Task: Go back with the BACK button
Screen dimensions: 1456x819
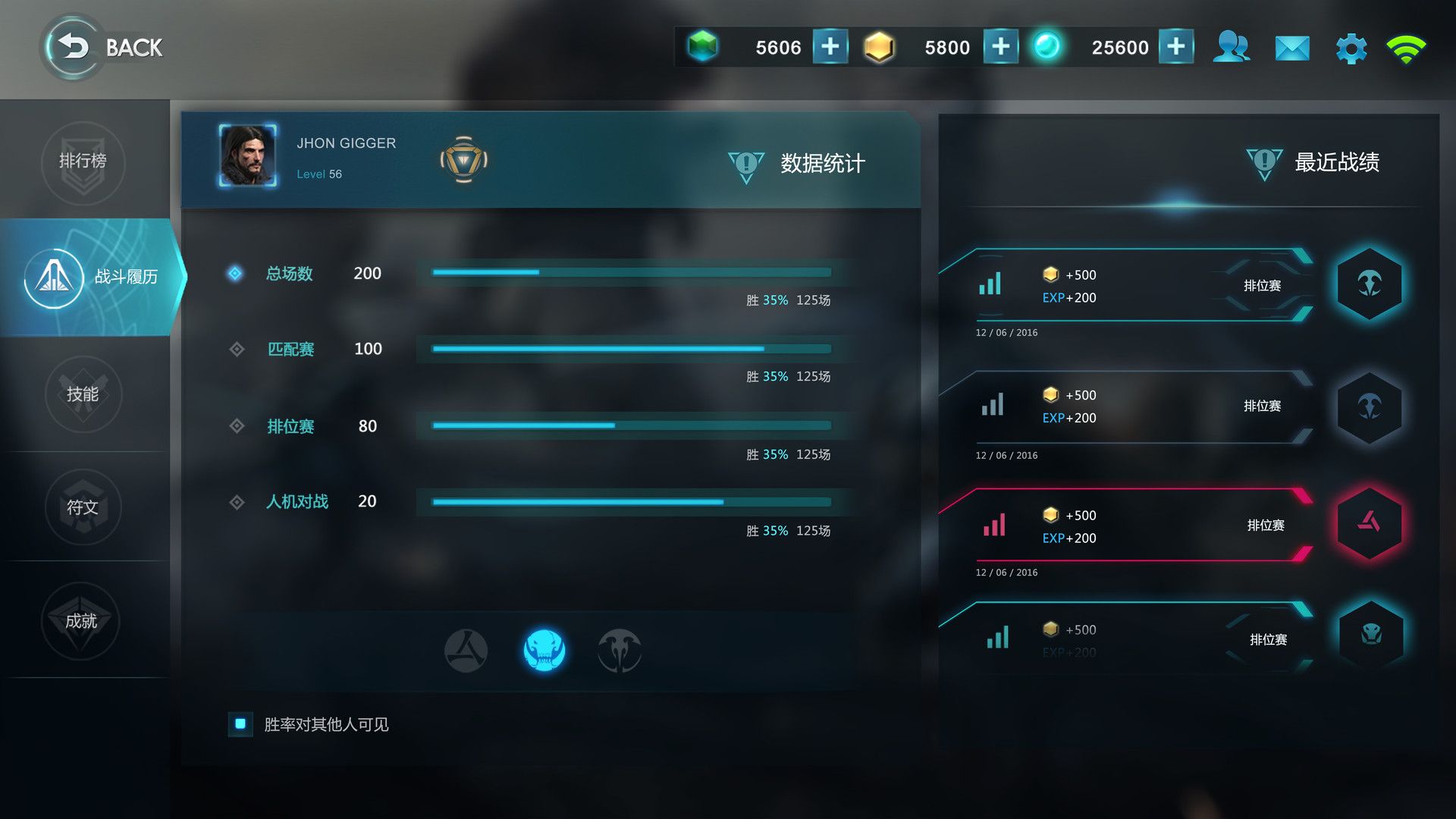Action: (x=104, y=47)
